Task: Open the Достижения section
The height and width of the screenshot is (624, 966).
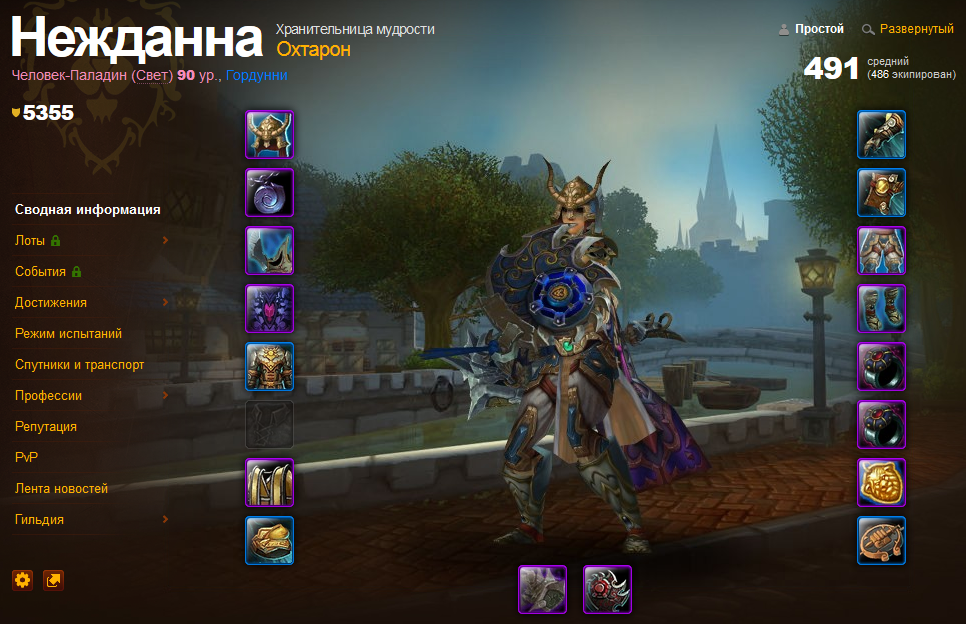Action: pos(51,303)
